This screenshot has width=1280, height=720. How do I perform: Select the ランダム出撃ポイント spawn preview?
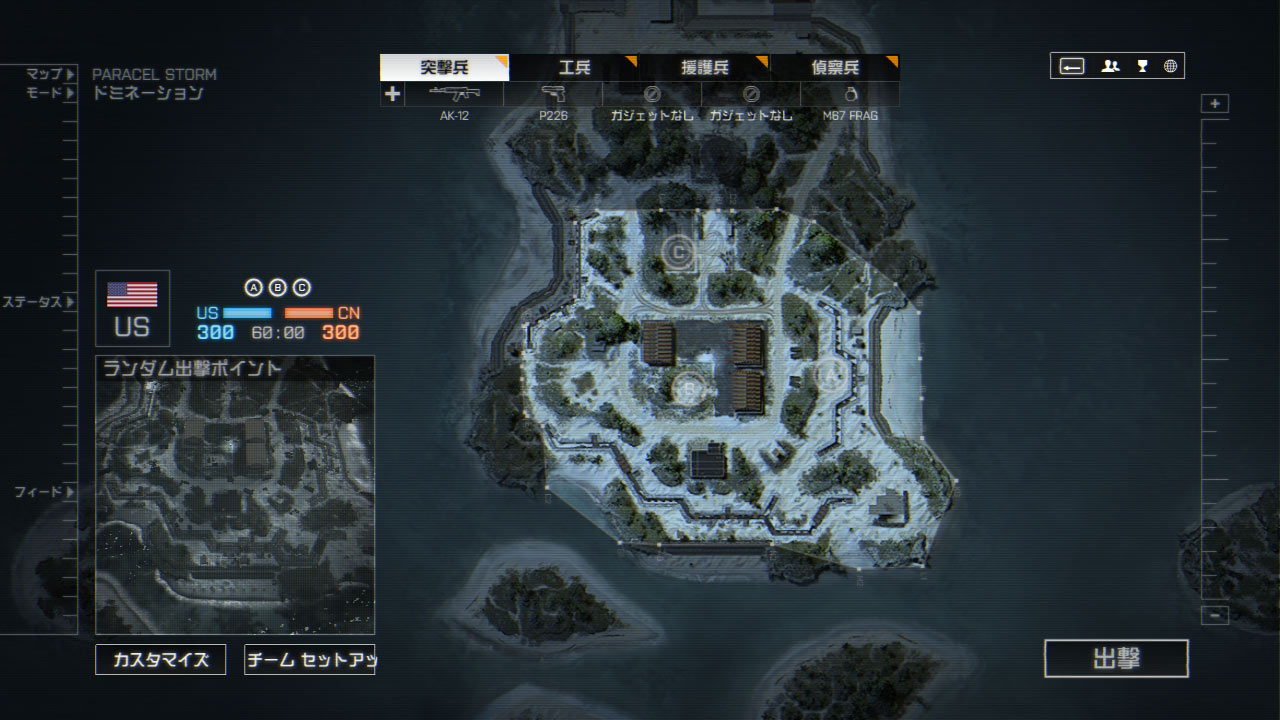pos(235,495)
